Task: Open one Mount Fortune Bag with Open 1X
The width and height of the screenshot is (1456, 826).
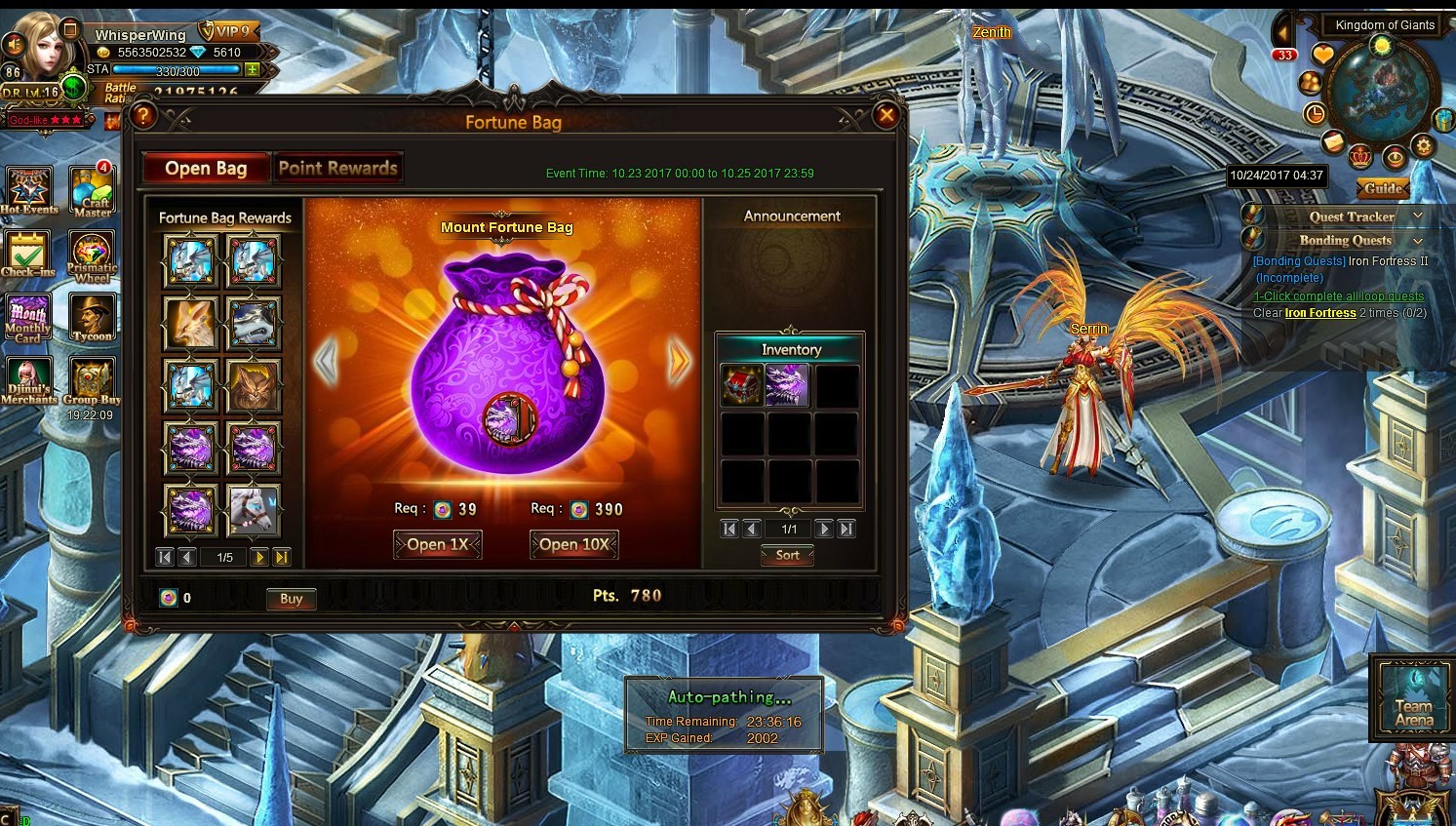Action: point(438,544)
